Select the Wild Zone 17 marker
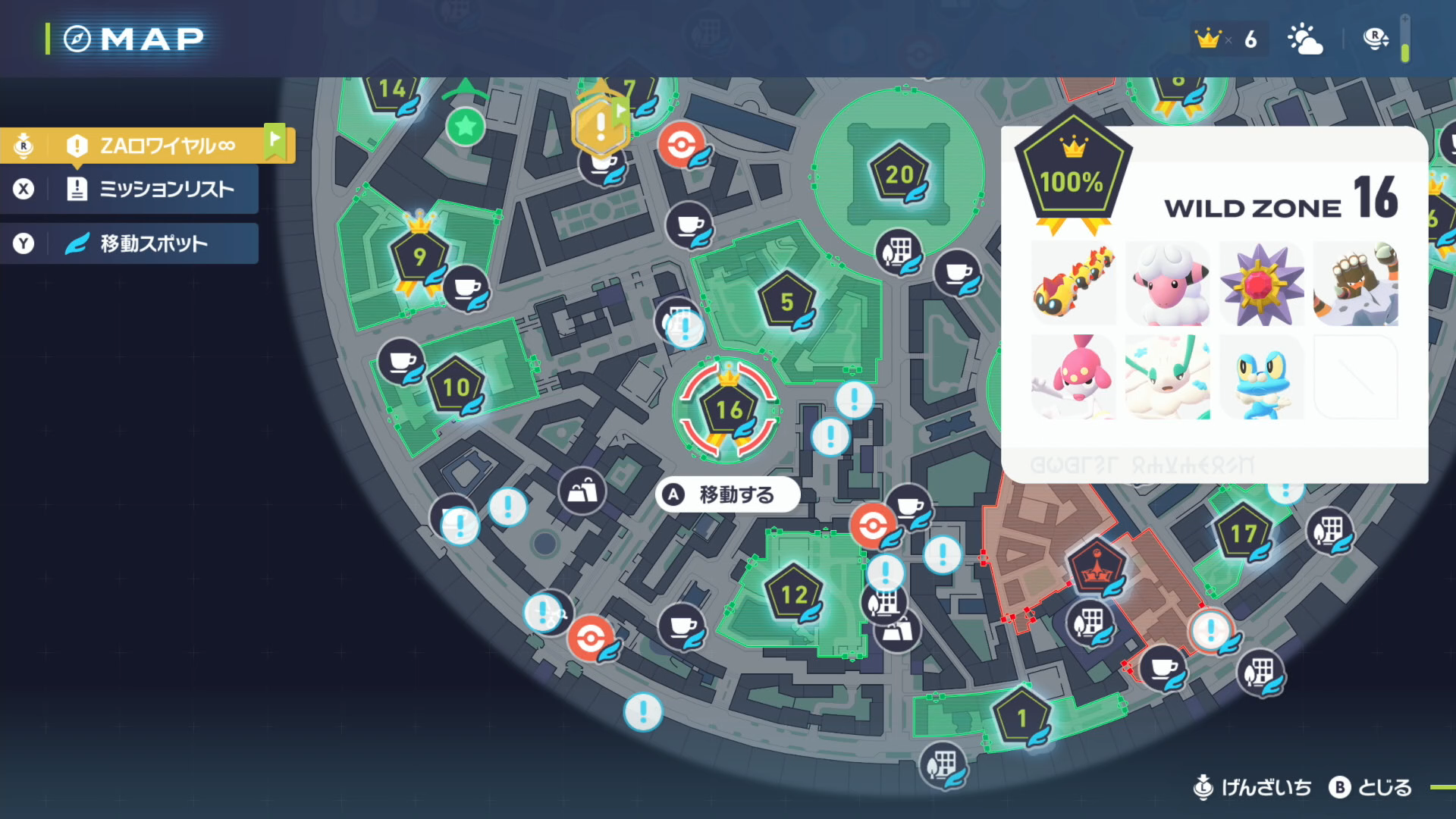The image size is (1456, 819). [x=1242, y=533]
